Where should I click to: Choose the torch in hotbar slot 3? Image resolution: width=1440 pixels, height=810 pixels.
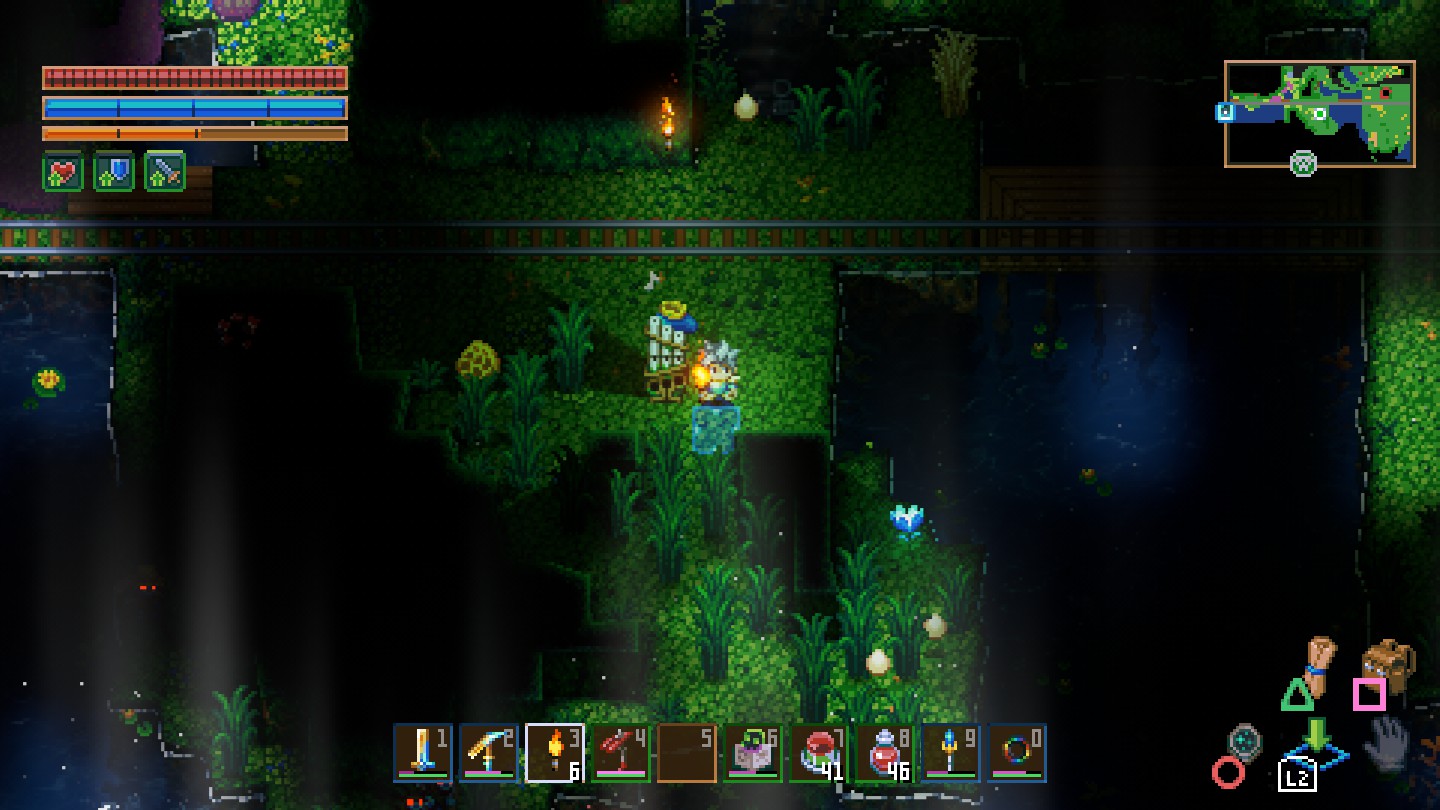click(x=555, y=753)
